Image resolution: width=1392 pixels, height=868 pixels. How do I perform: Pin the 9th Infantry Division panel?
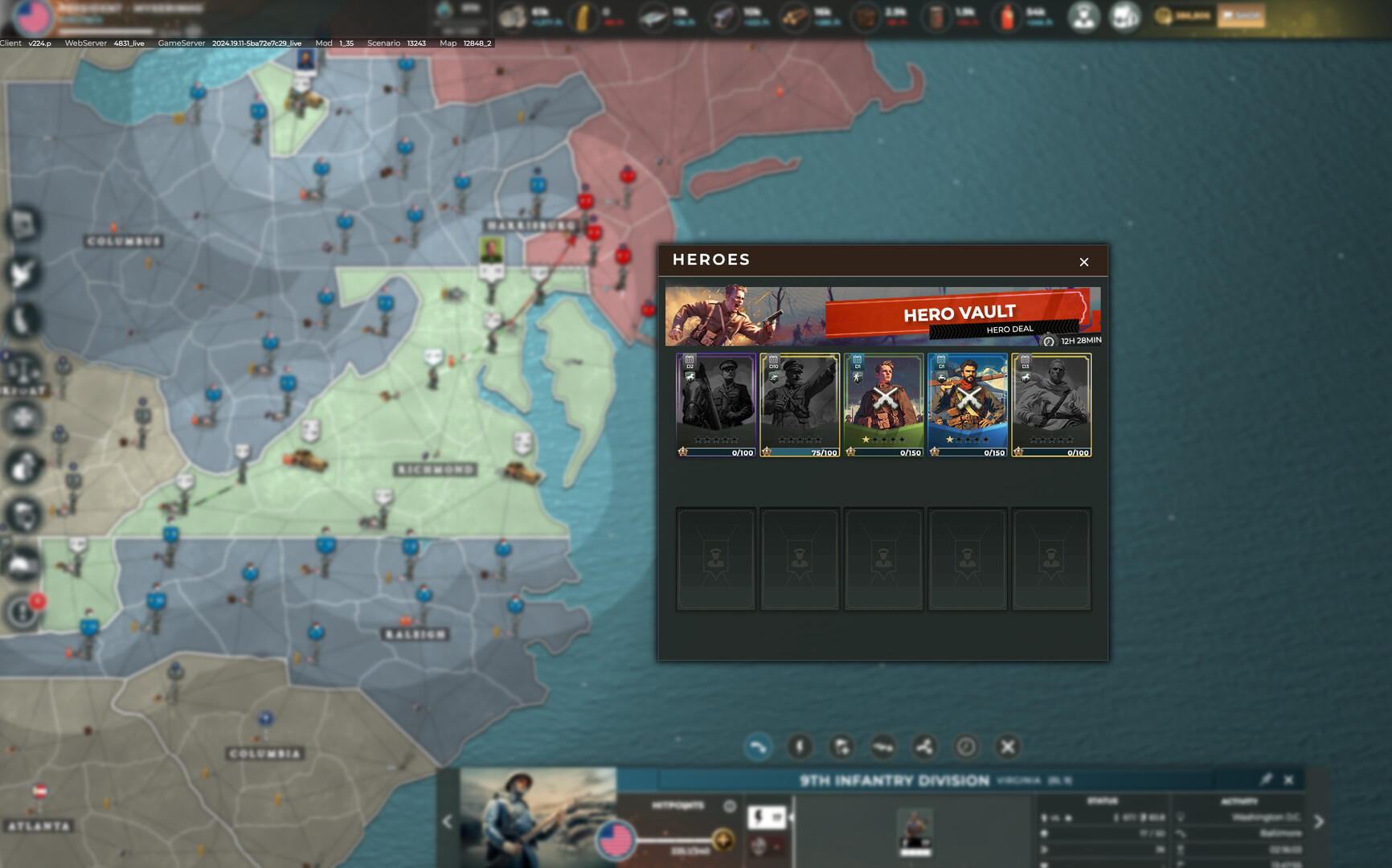tap(1268, 778)
